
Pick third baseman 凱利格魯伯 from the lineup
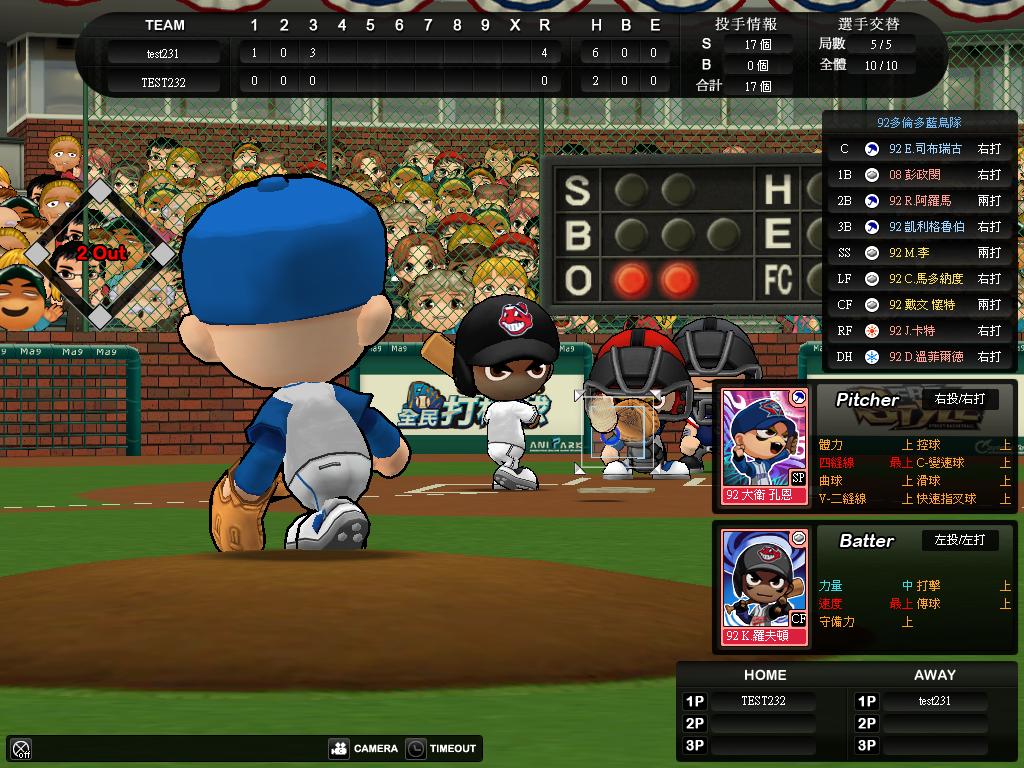[x=918, y=227]
